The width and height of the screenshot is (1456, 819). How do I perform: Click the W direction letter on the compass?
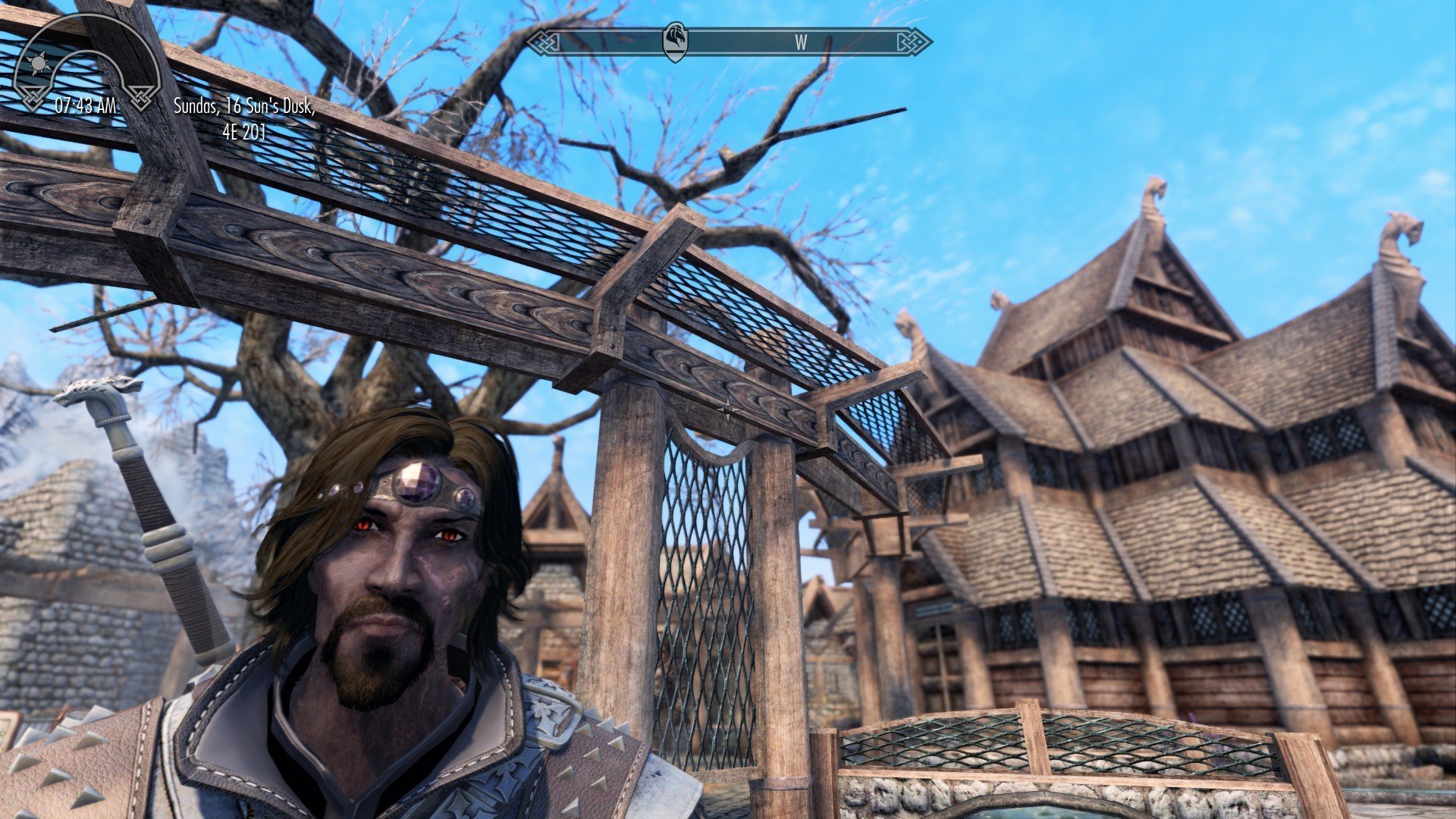click(x=801, y=43)
